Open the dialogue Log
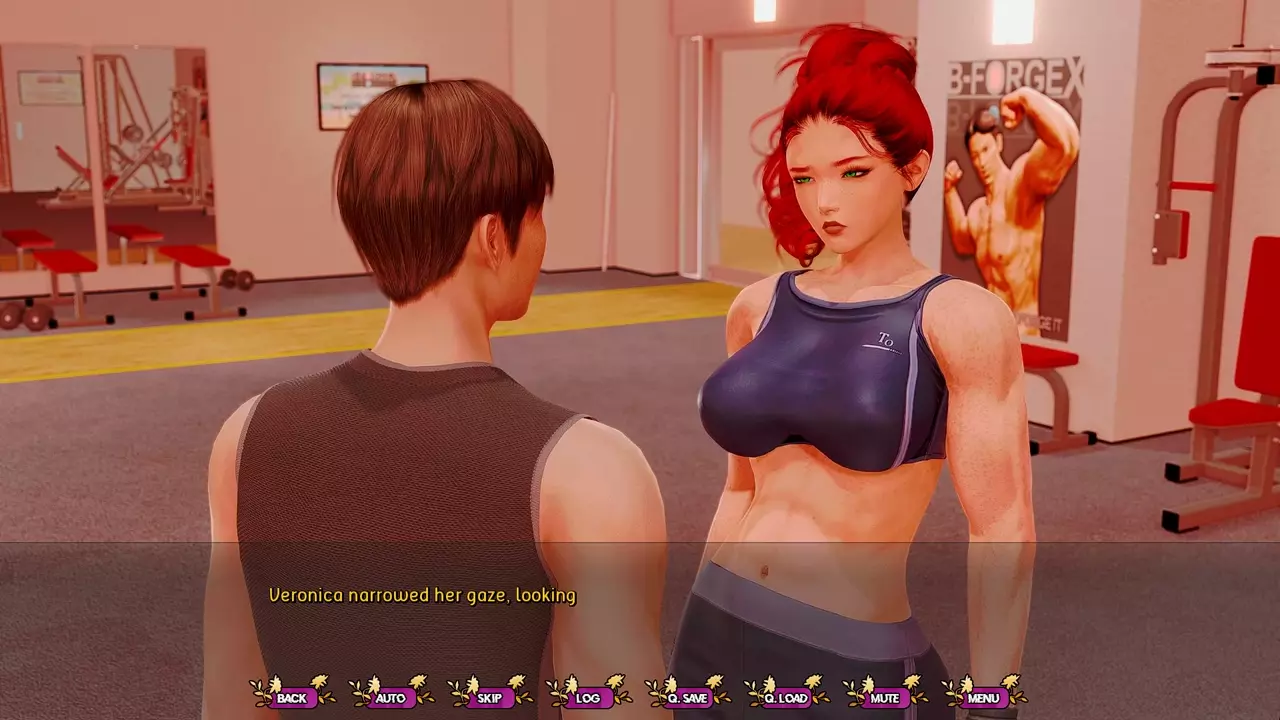Viewport: 1280px width, 720px height. pos(588,698)
